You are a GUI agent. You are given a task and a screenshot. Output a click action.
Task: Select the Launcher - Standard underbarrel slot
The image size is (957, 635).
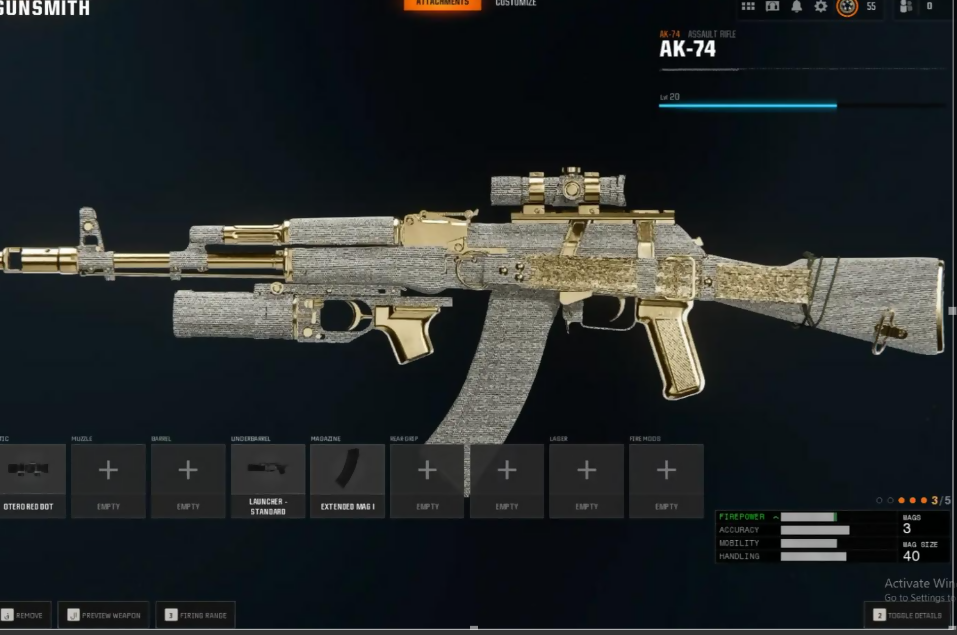click(x=268, y=481)
